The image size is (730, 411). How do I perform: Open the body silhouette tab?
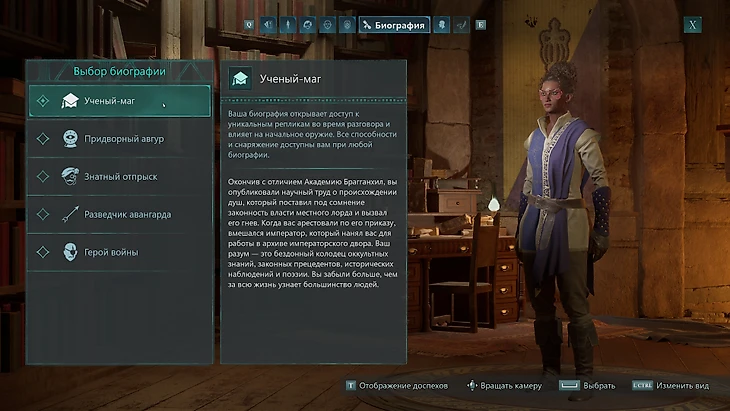[287, 25]
